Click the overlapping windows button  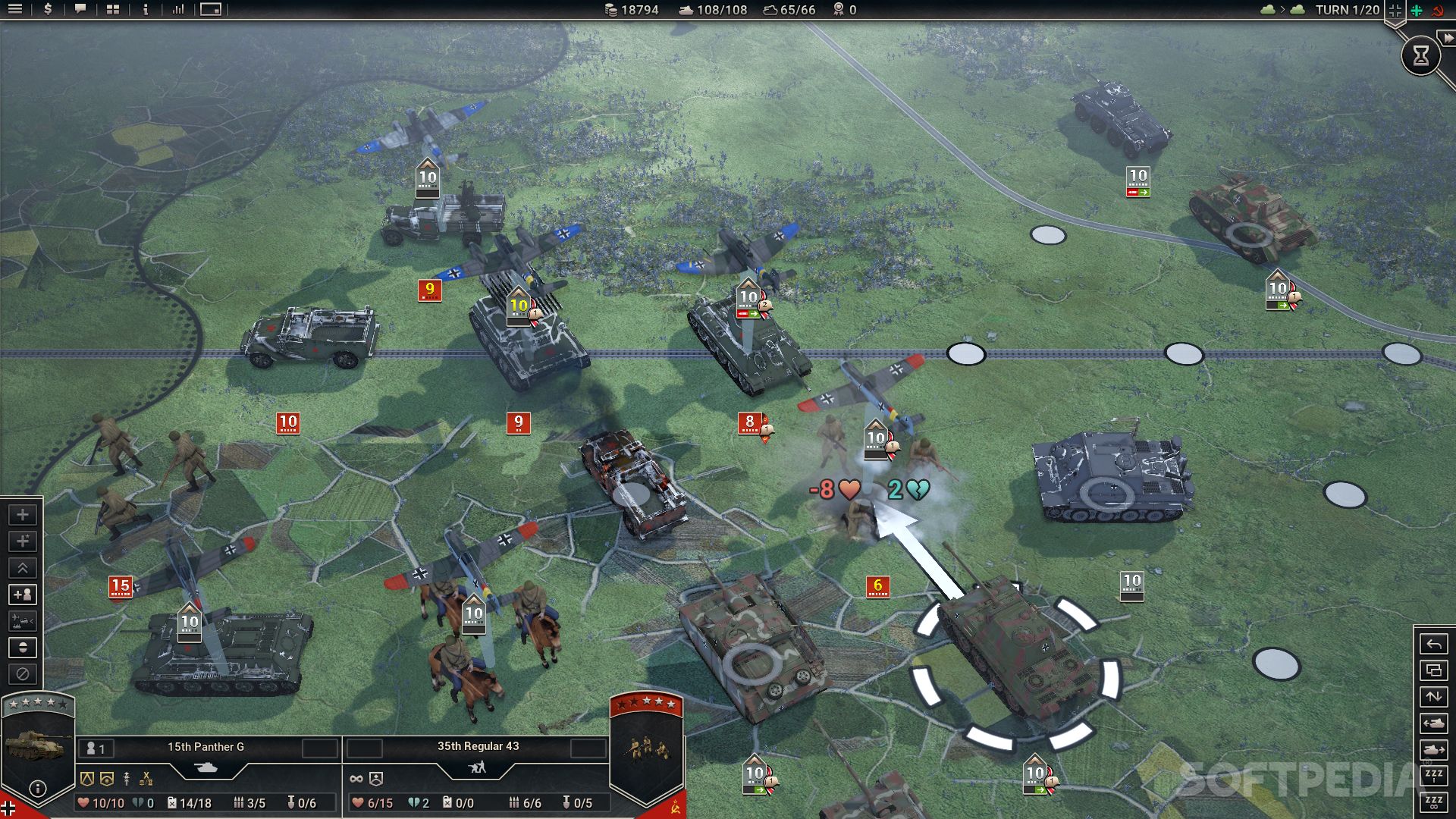pos(1433,670)
